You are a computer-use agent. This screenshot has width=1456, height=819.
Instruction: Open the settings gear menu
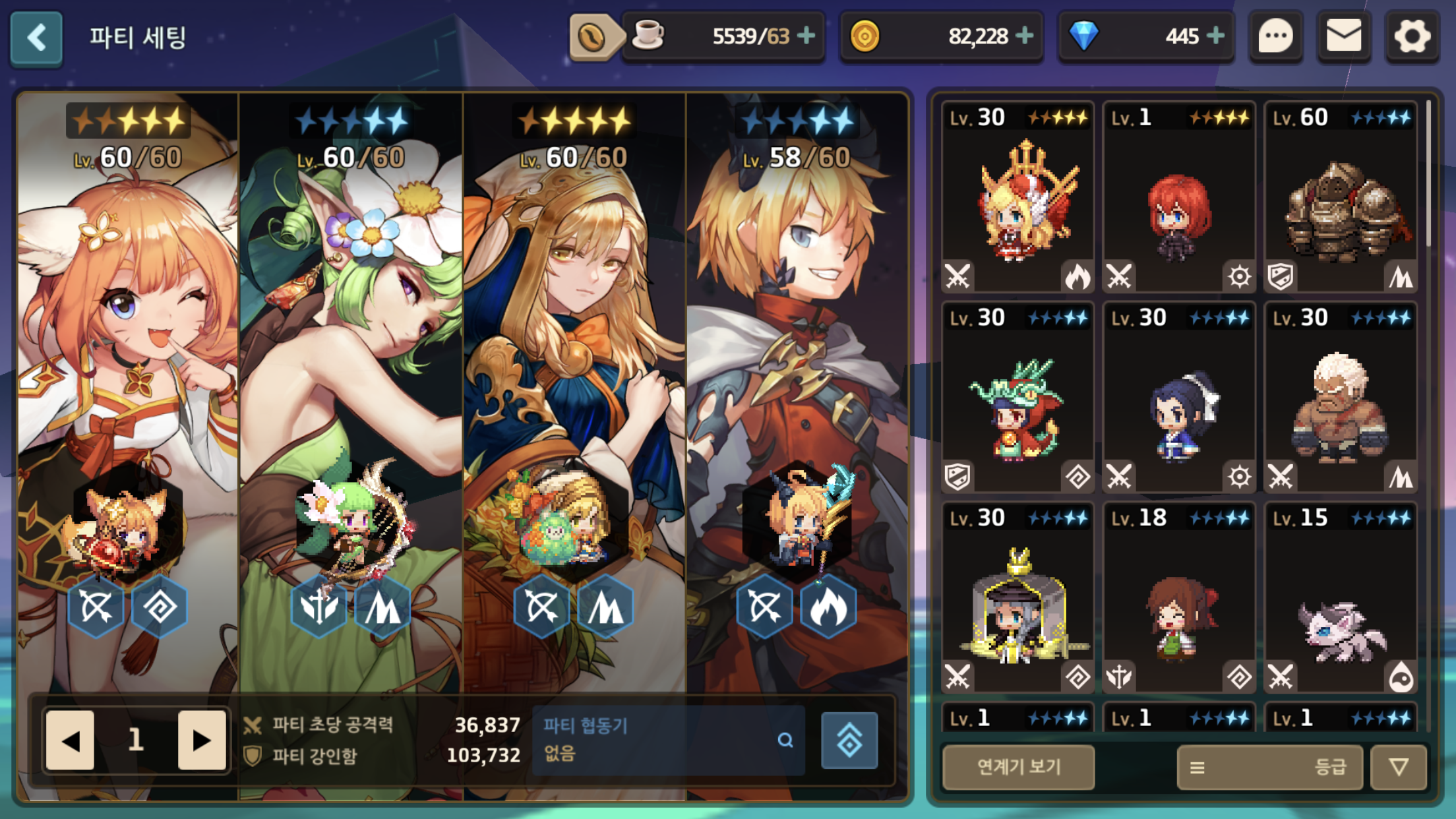tap(1411, 36)
